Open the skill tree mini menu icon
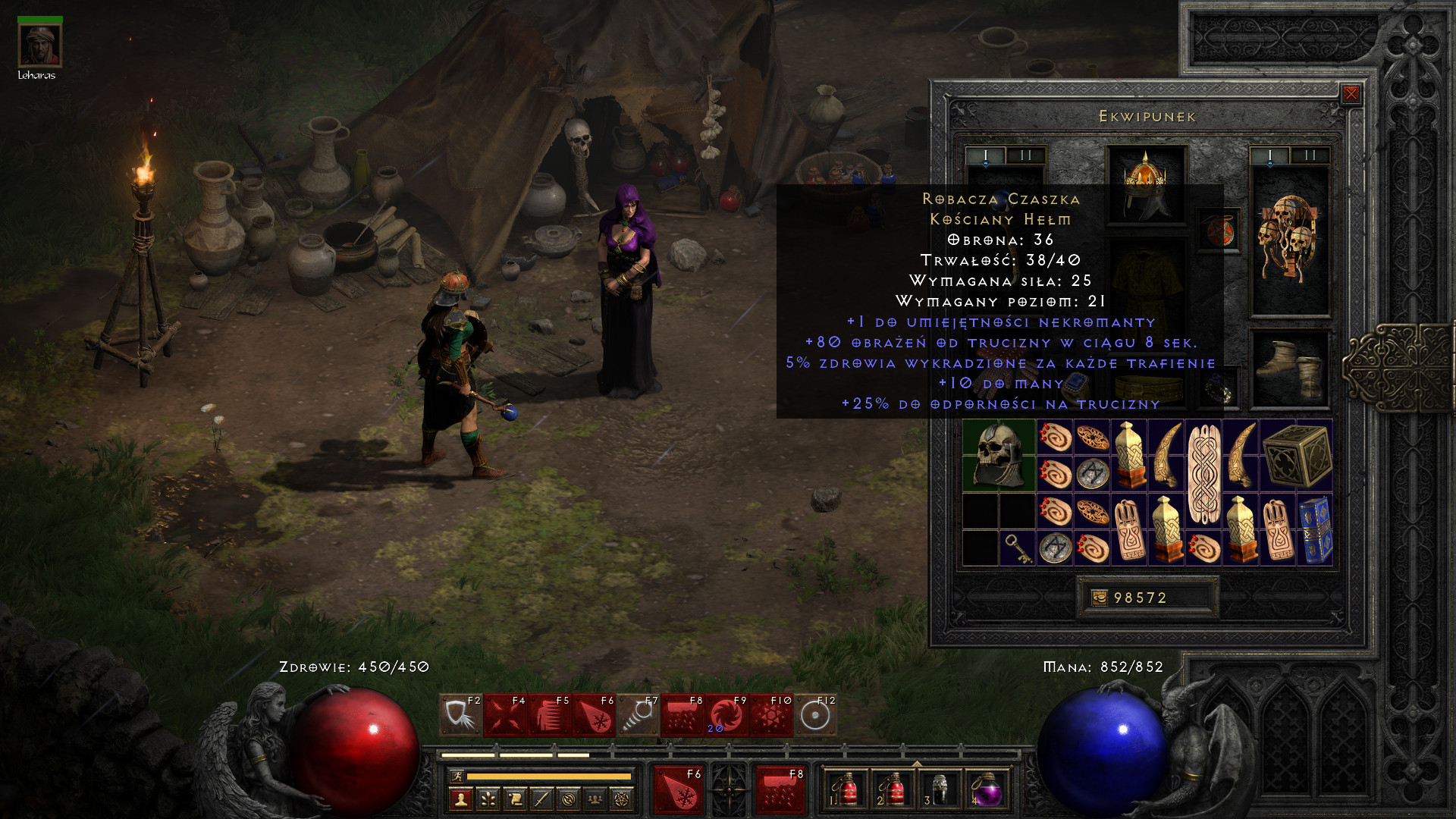The width and height of the screenshot is (1456, 819). (488, 799)
